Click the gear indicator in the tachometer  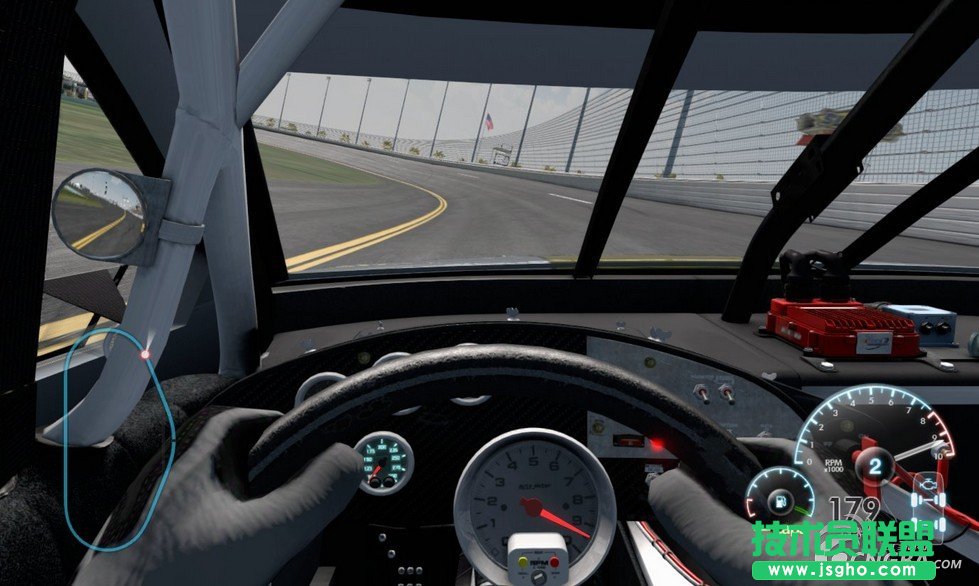pyautogui.click(x=875, y=466)
